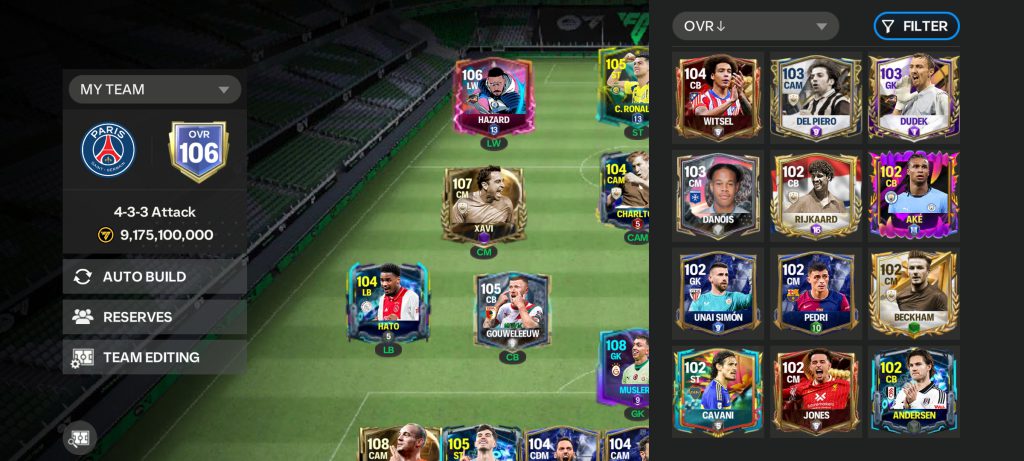Choose the Del Piero card
1024x461 pixels.
816,96
